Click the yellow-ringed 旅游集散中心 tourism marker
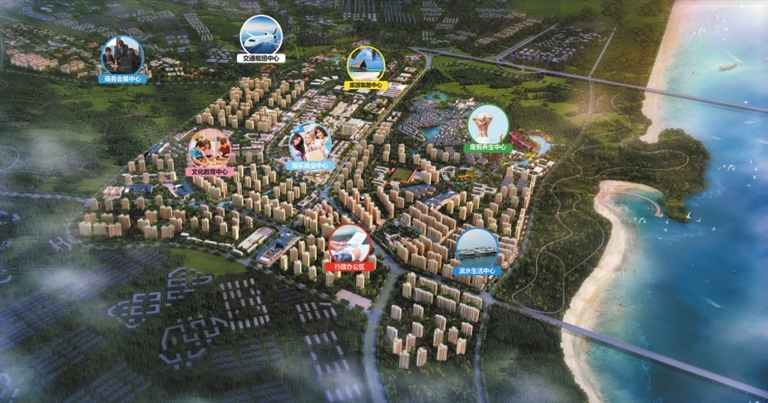This screenshot has width=768, height=403. tap(366, 66)
